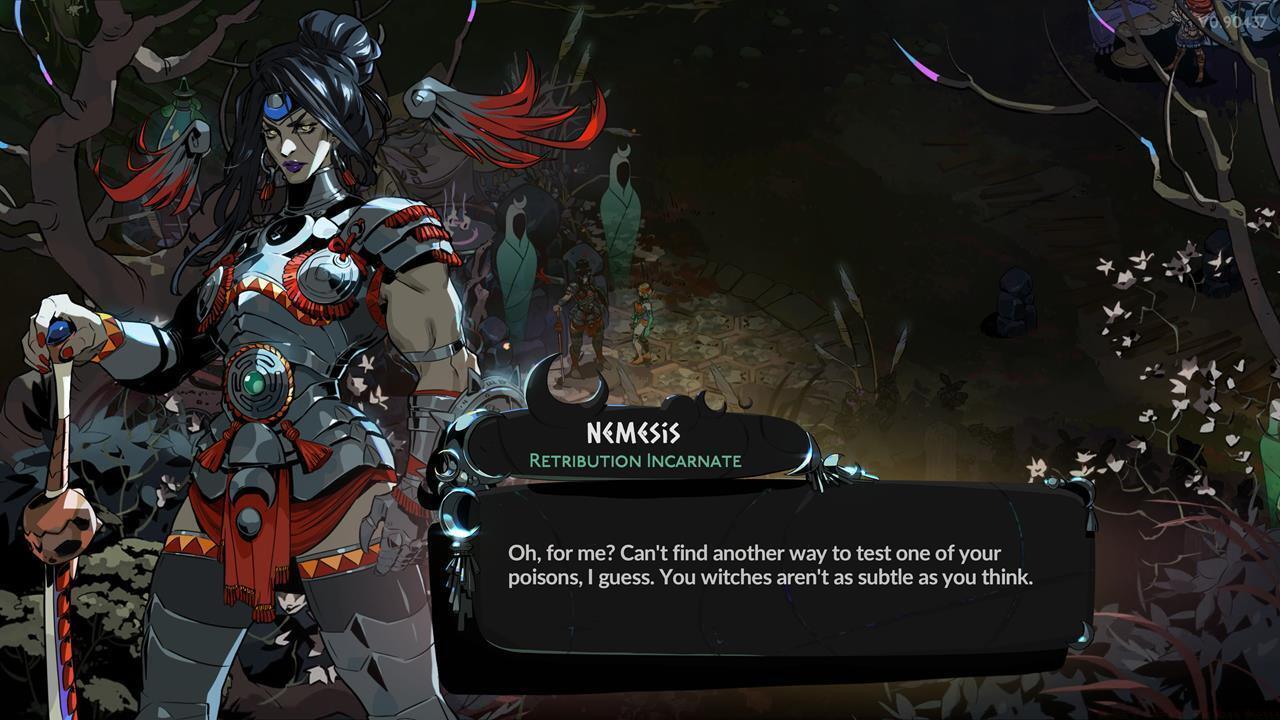The image size is (1280, 720).
Task: Select the small Melinoë sprite on the stone path
Action: click(x=643, y=318)
